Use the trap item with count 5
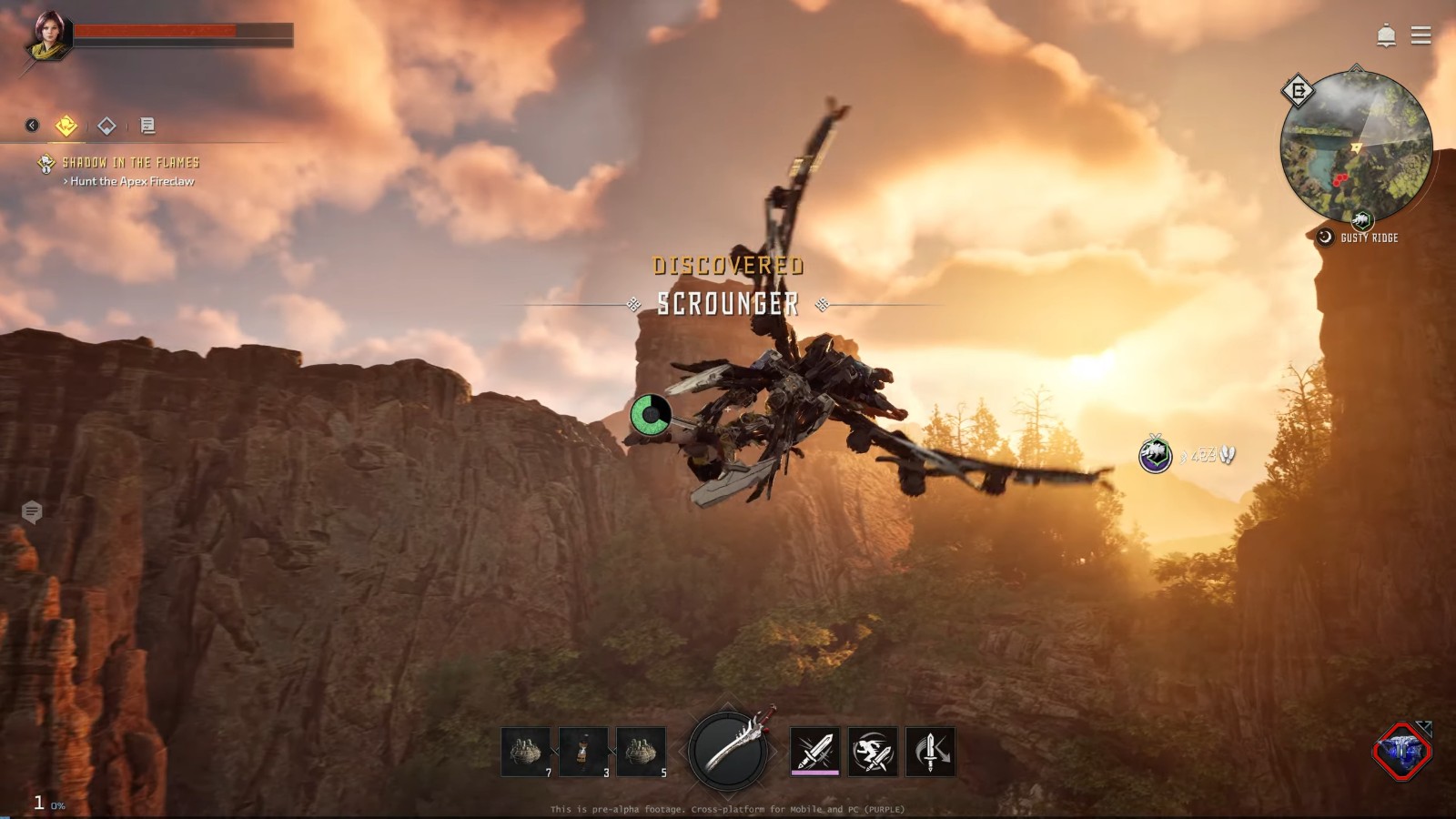 (x=642, y=752)
